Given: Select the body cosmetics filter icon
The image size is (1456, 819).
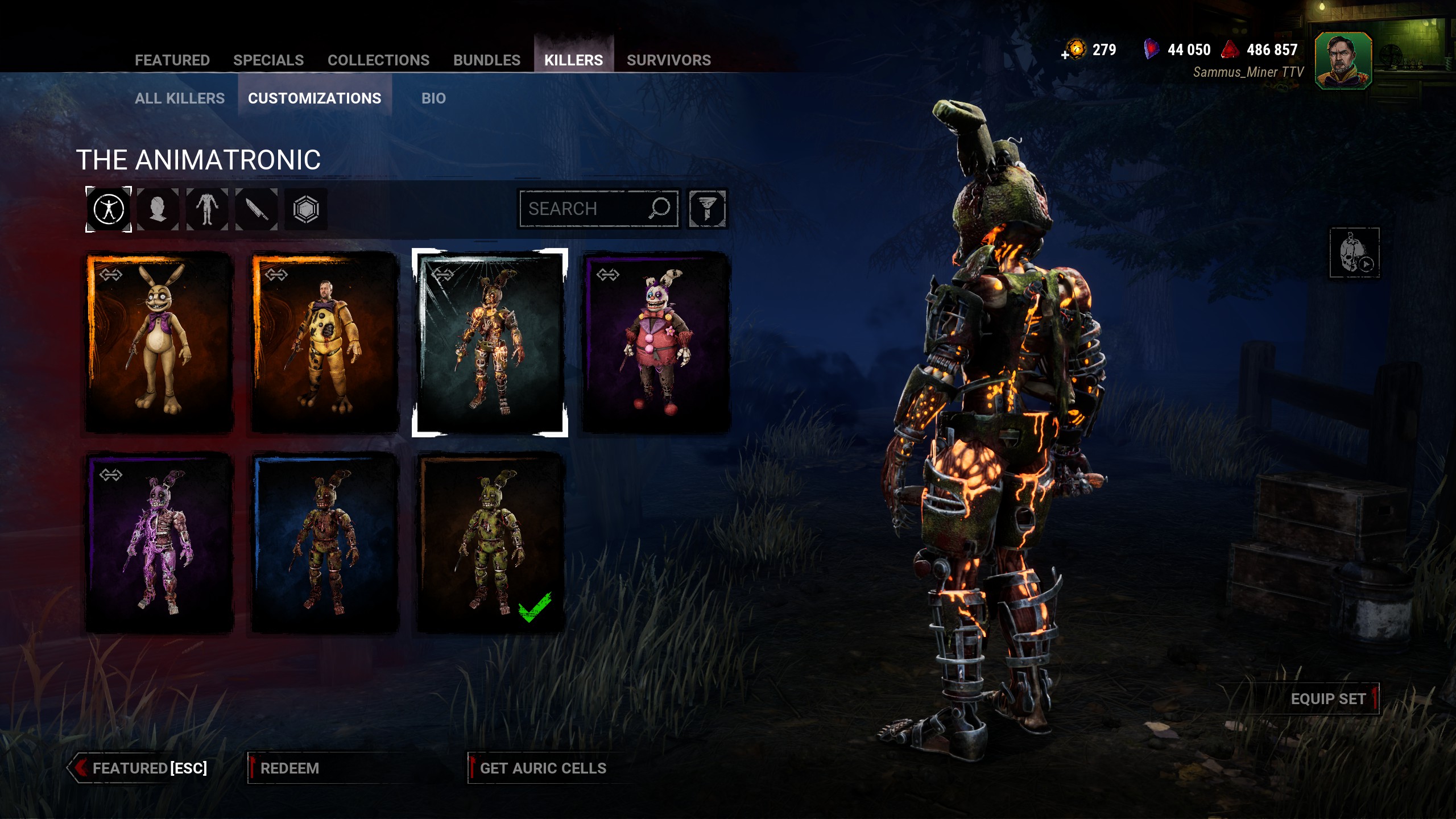Looking at the screenshot, I should (207, 209).
